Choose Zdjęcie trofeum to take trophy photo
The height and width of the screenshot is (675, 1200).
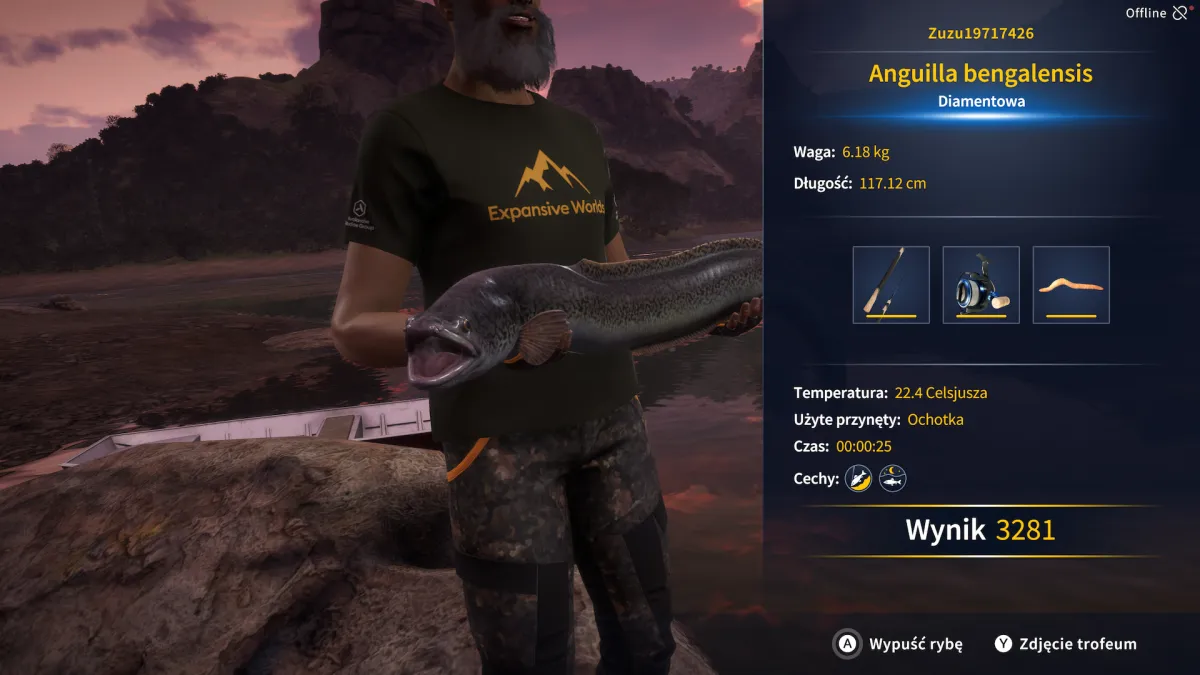tap(1065, 644)
